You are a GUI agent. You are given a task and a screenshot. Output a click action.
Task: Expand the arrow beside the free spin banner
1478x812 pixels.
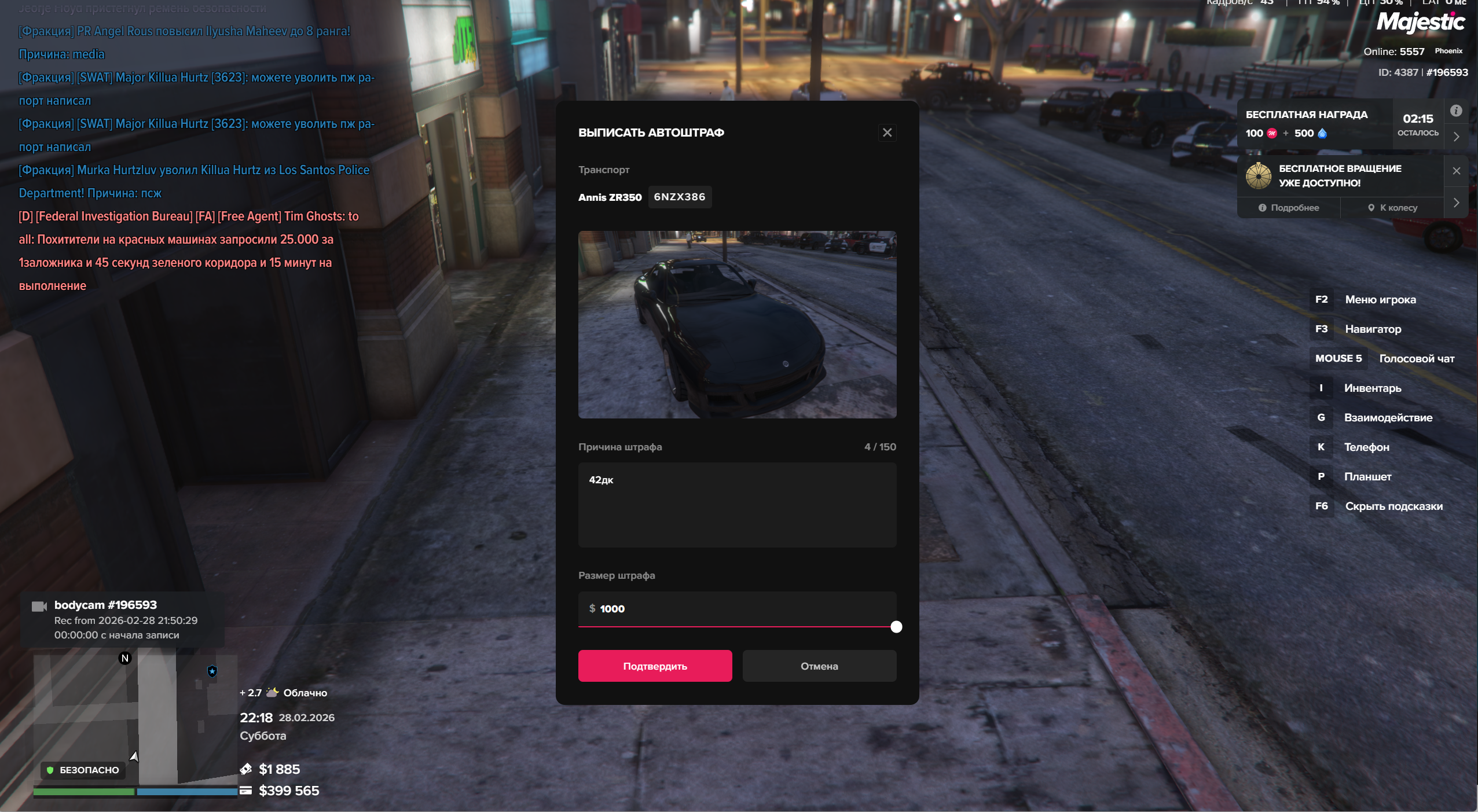pyautogui.click(x=1457, y=203)
